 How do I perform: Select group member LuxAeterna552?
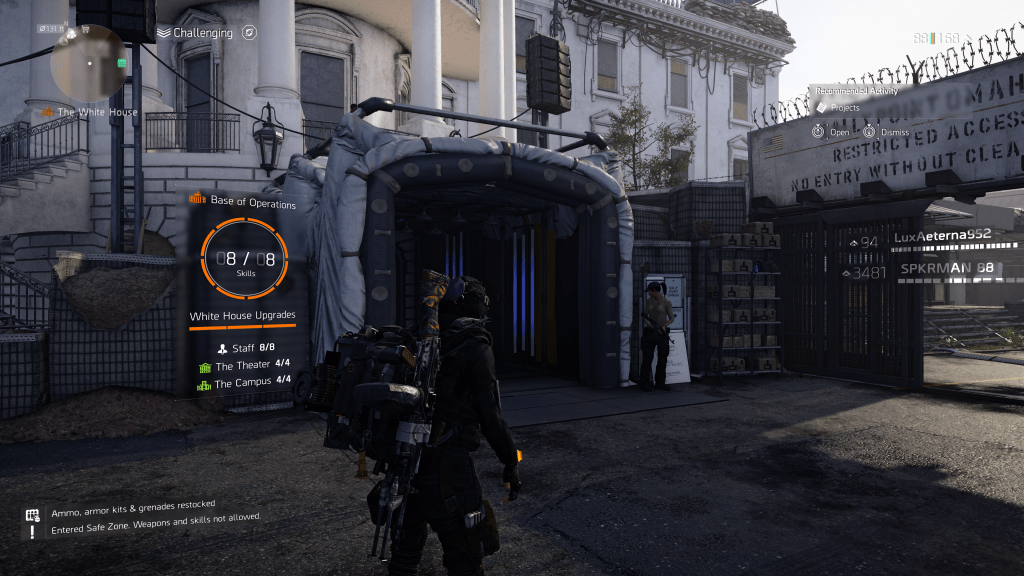click(941, 236)
